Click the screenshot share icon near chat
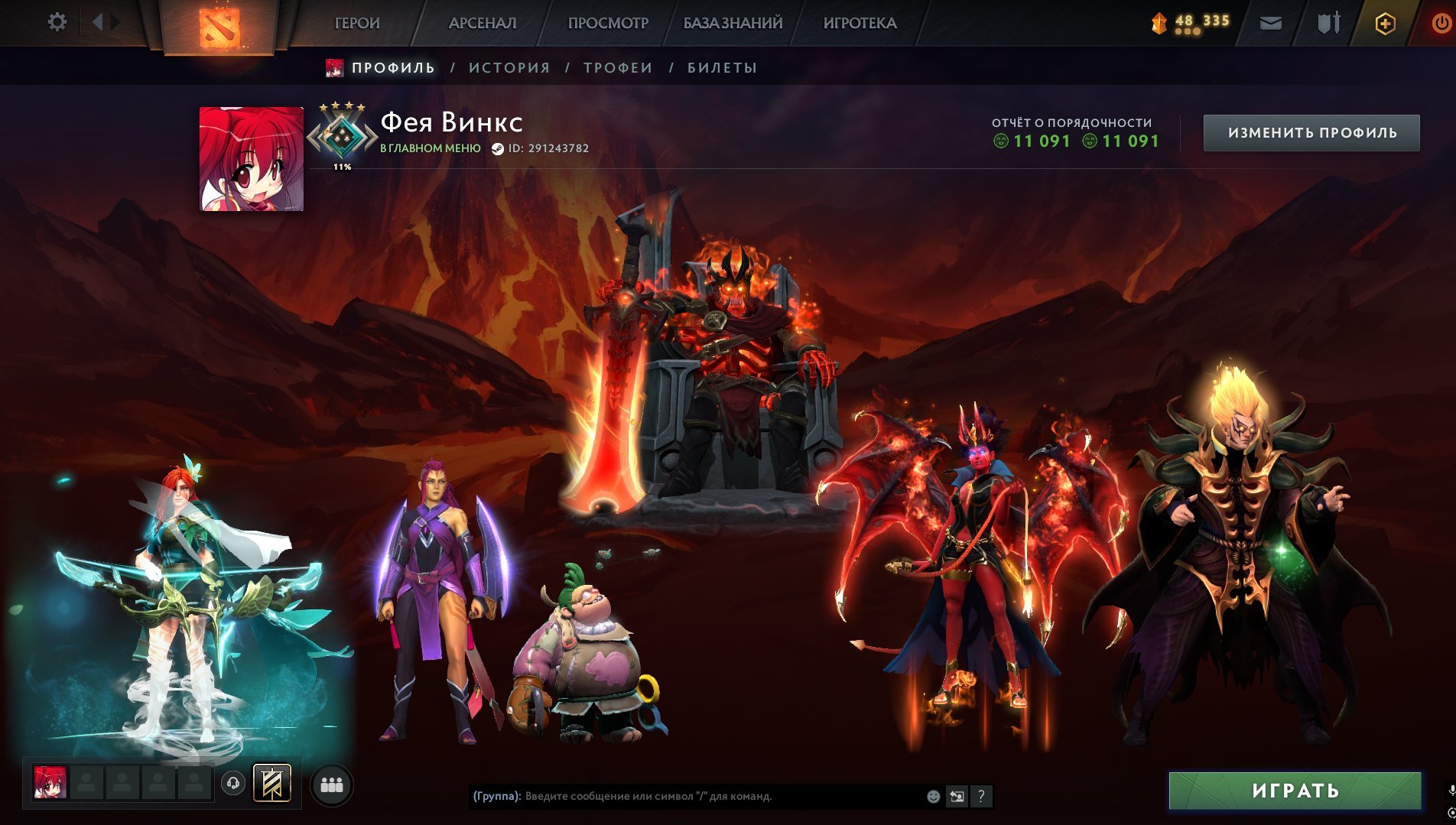This screenshot has width=1456, height=825. [x=957, y=797]
